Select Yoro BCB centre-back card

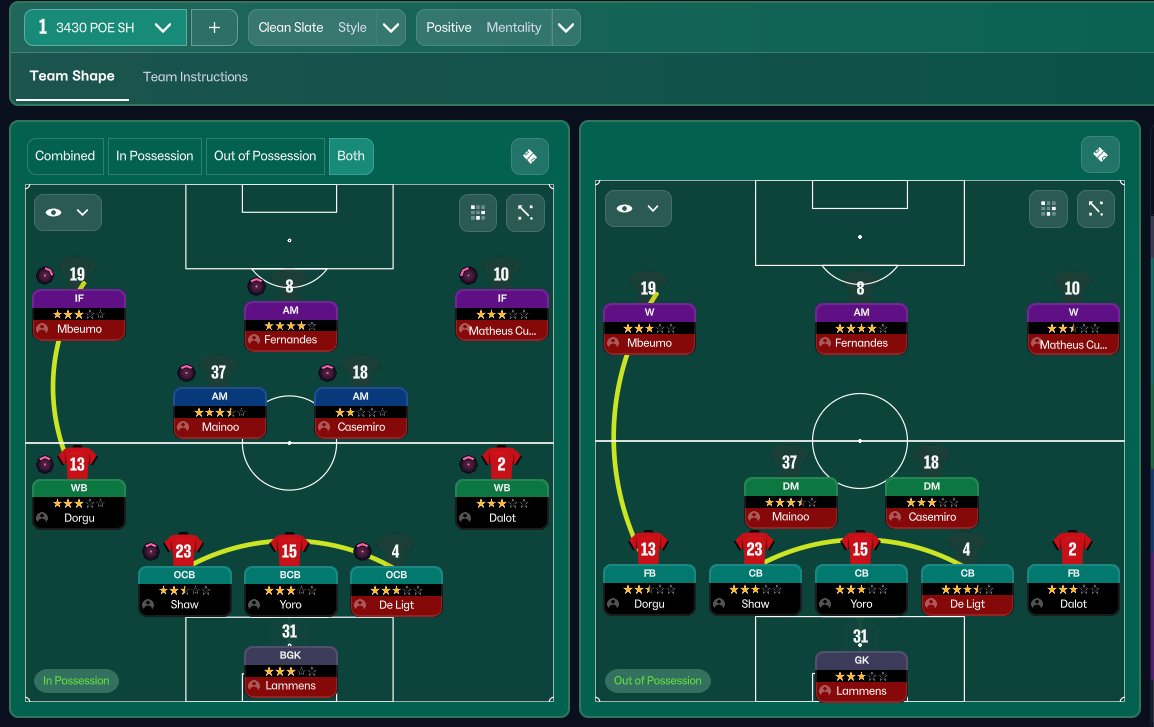[291, 590]
